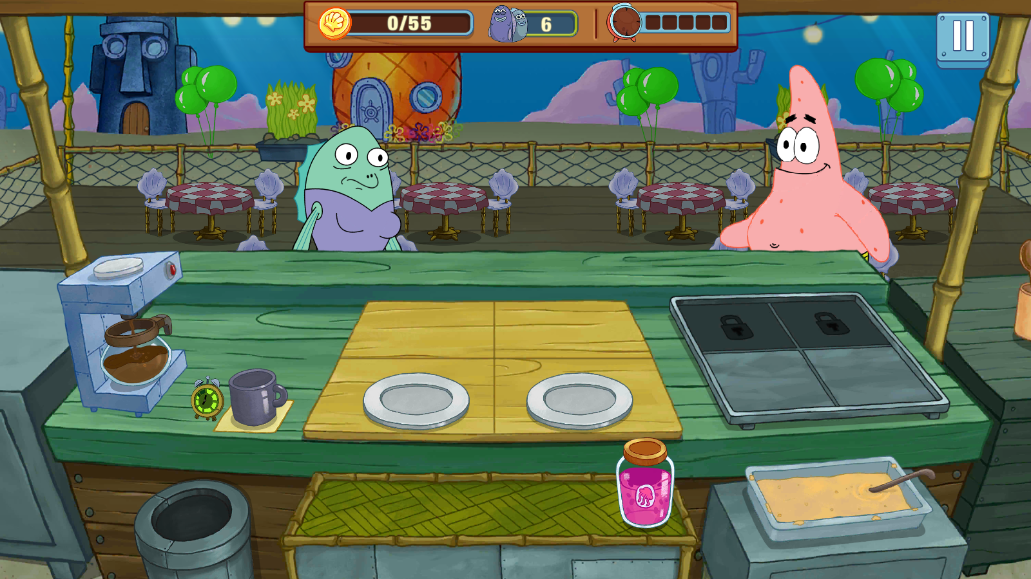Select the purple coffee mug
The height and width of the screenshot is (579, 1031).
pos(254,396)
